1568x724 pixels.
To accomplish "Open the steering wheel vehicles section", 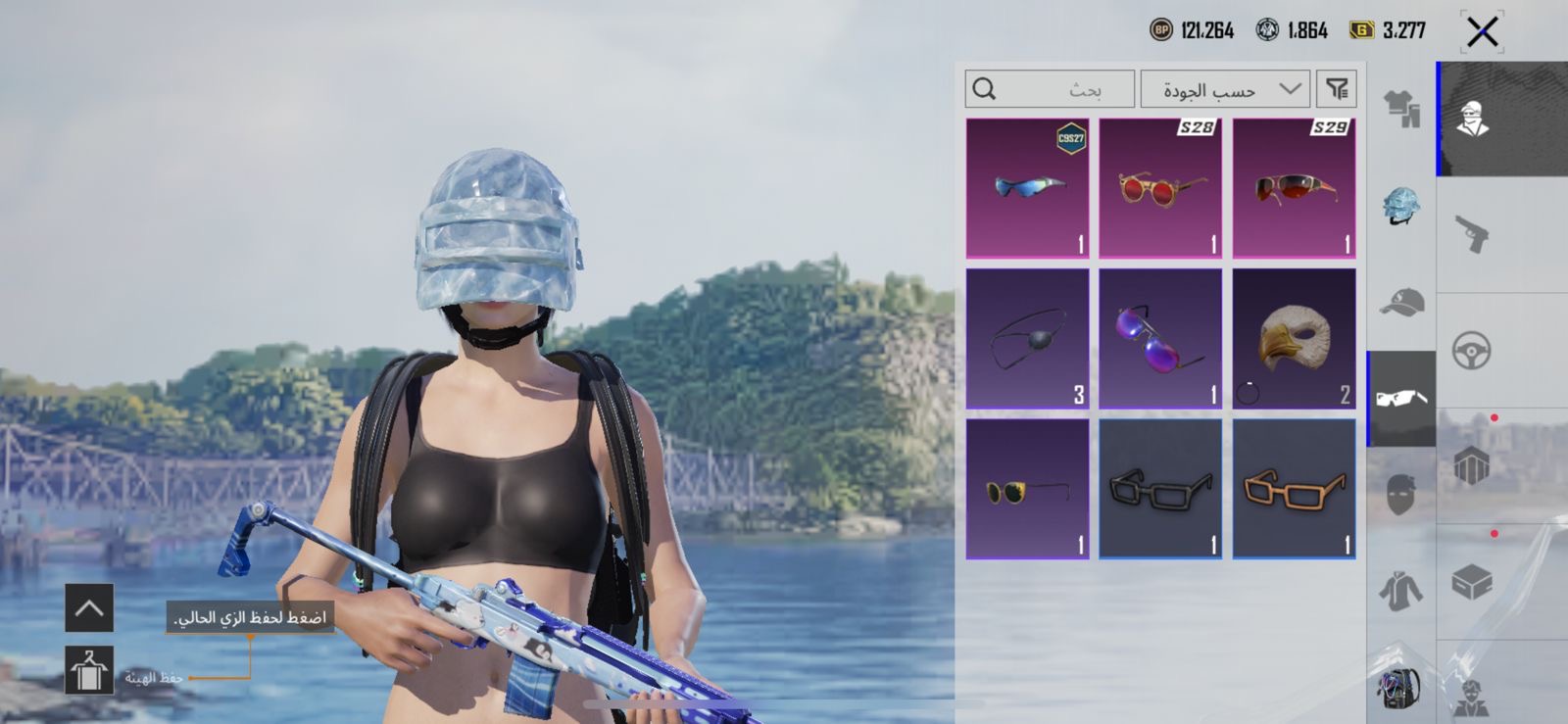I will pos(1471,350).
